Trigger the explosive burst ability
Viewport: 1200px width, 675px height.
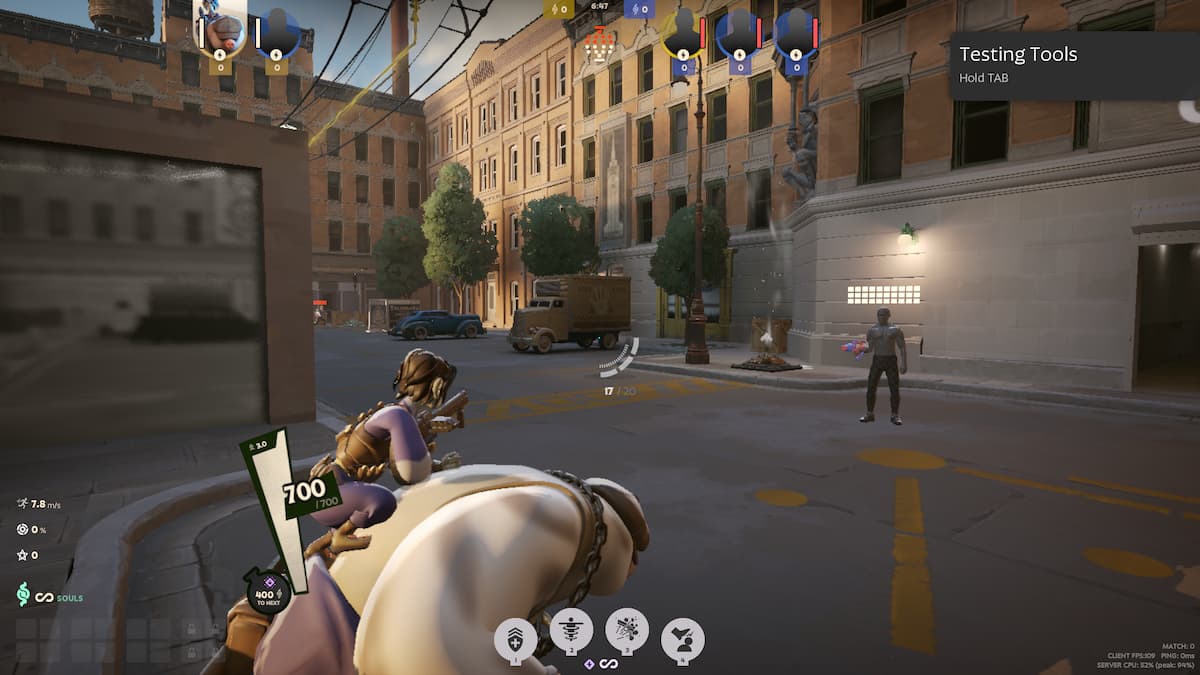tap(627, 630)
